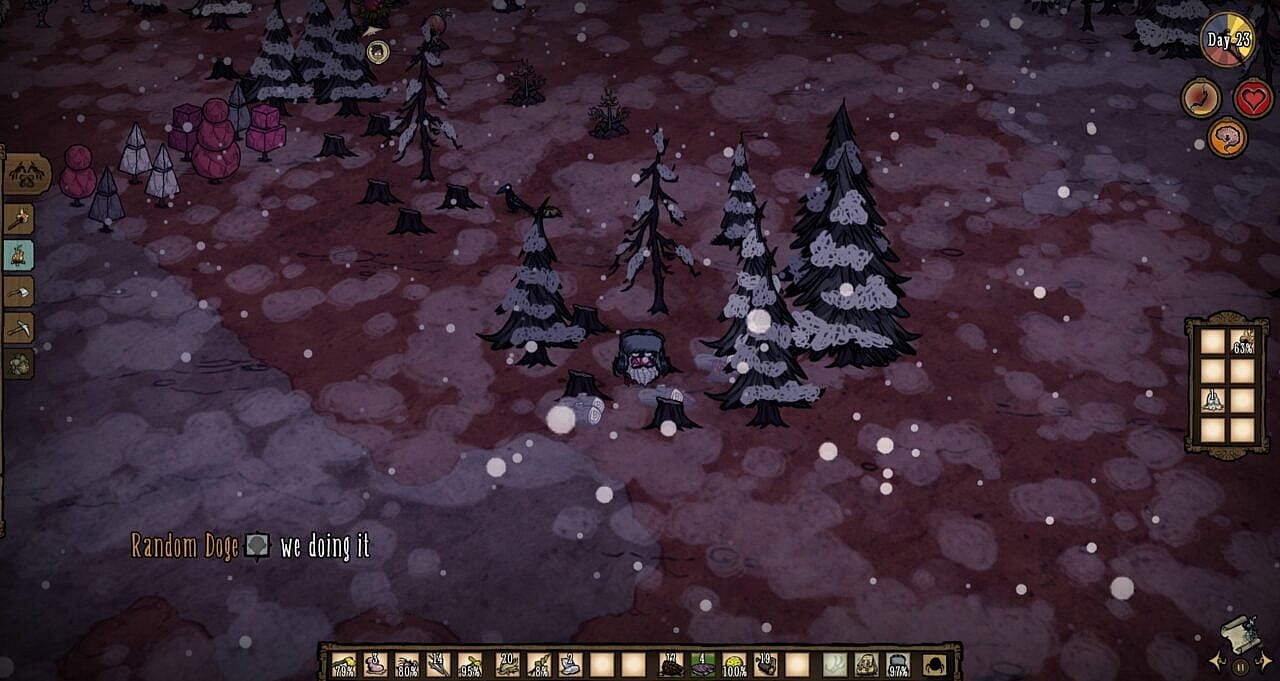Click the spider icon slot at hotbar end
The width and height of the screenshot is (1280, 681).
(x=935, y=664)
